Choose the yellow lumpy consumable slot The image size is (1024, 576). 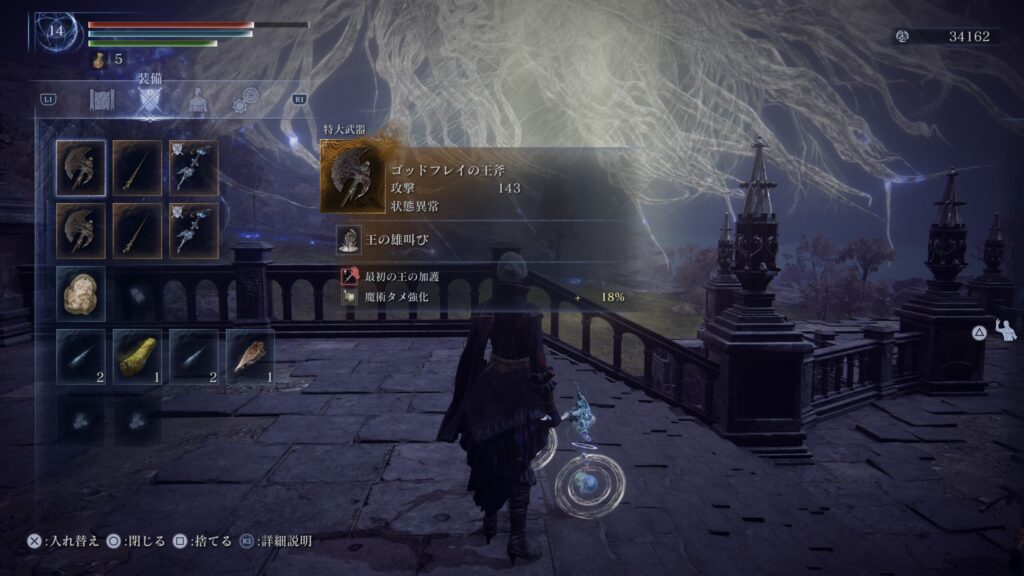(138, 355)
